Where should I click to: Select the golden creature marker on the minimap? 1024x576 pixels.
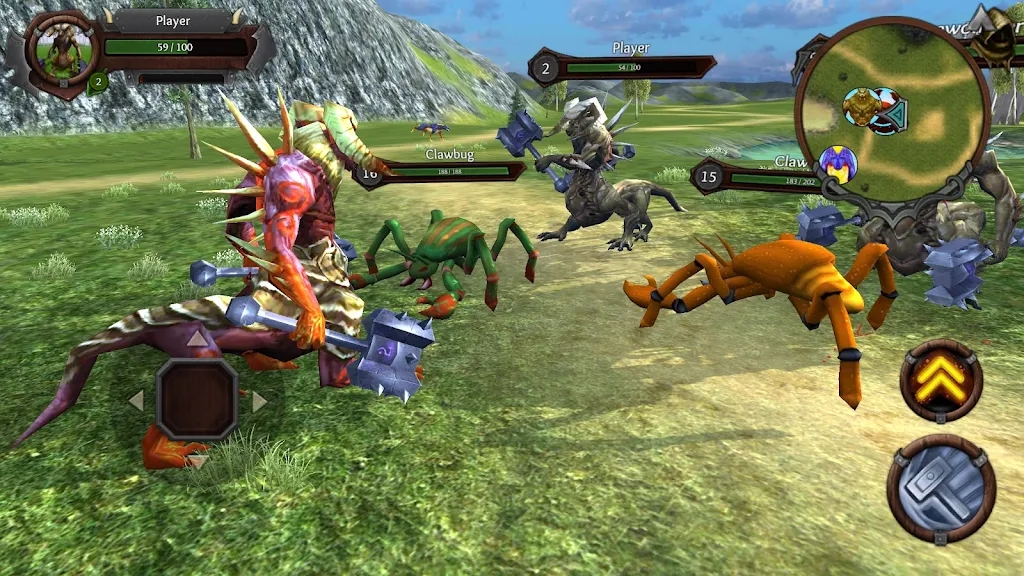coord(859,105)
